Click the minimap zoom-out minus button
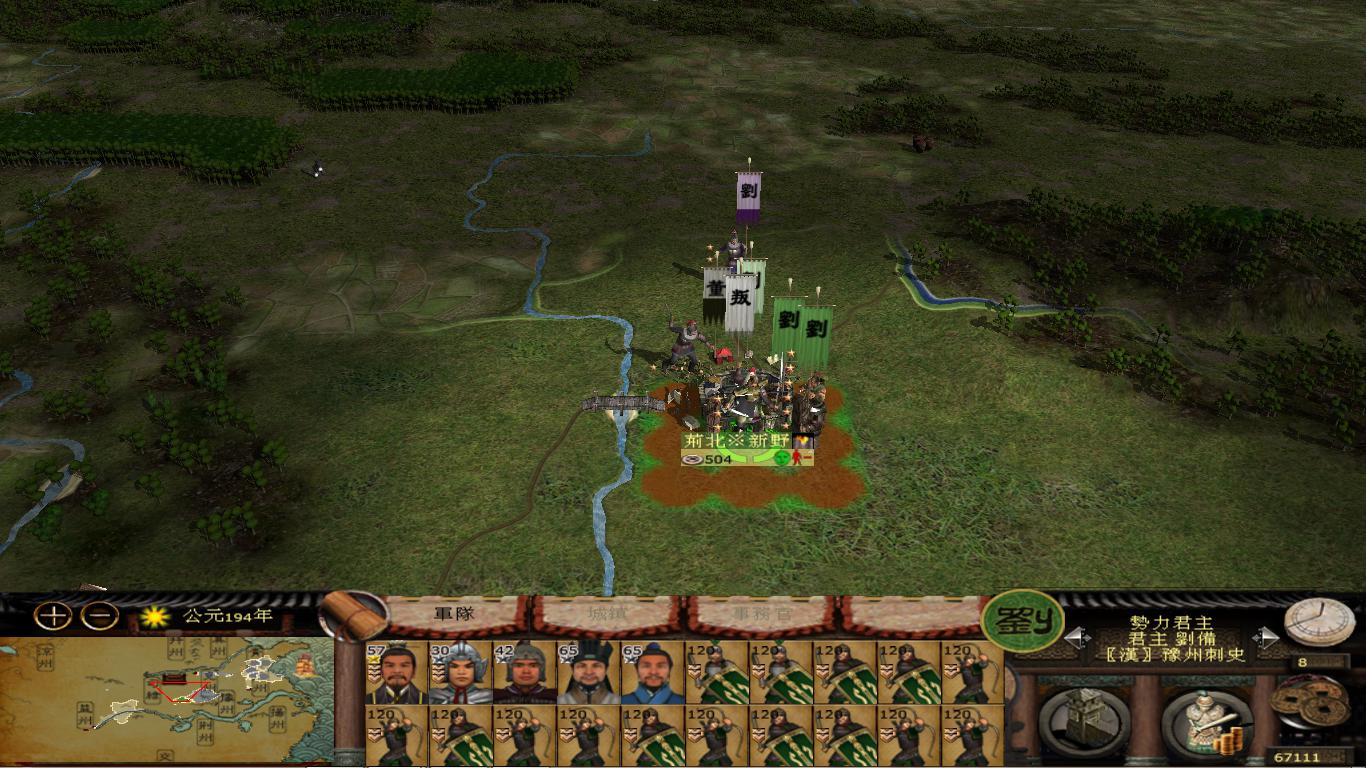1366x768 pixels. (99, 616)
